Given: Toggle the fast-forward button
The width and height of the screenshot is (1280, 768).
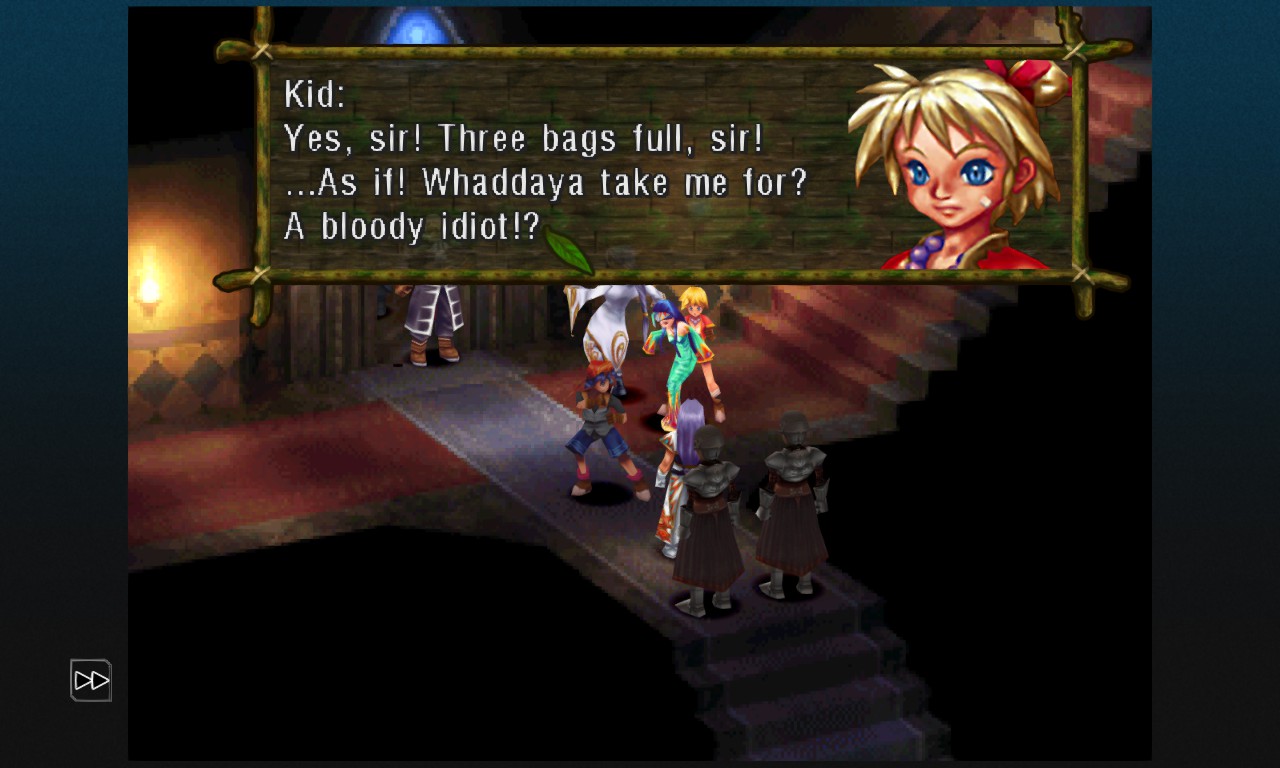Looking at the screenshot, I should [x=91, y=681].
